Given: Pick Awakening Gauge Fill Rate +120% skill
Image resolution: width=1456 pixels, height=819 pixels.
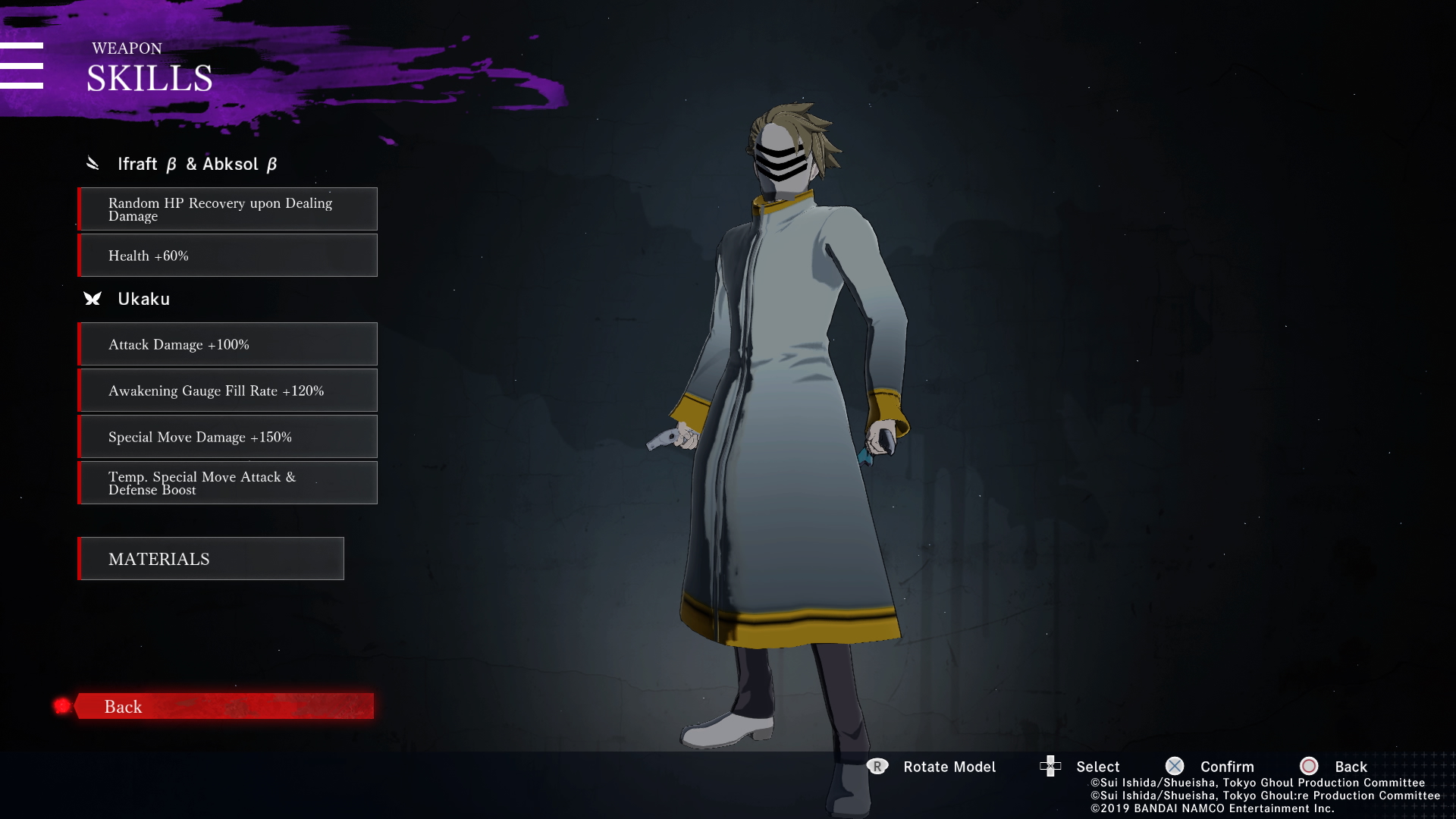Looking at the screenshot, I should coord(227,391).
